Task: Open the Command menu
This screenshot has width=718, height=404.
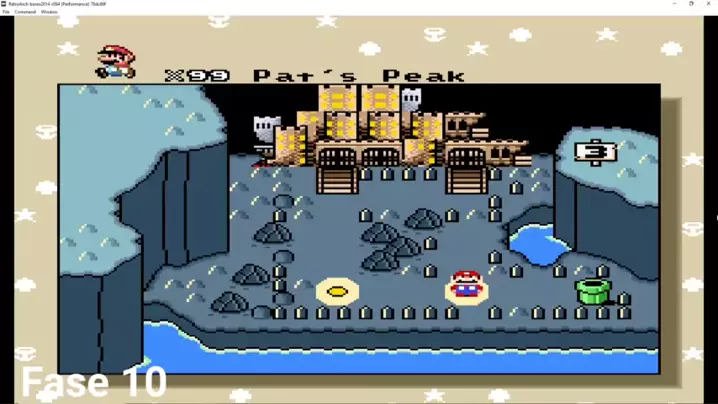Action: 25,12
